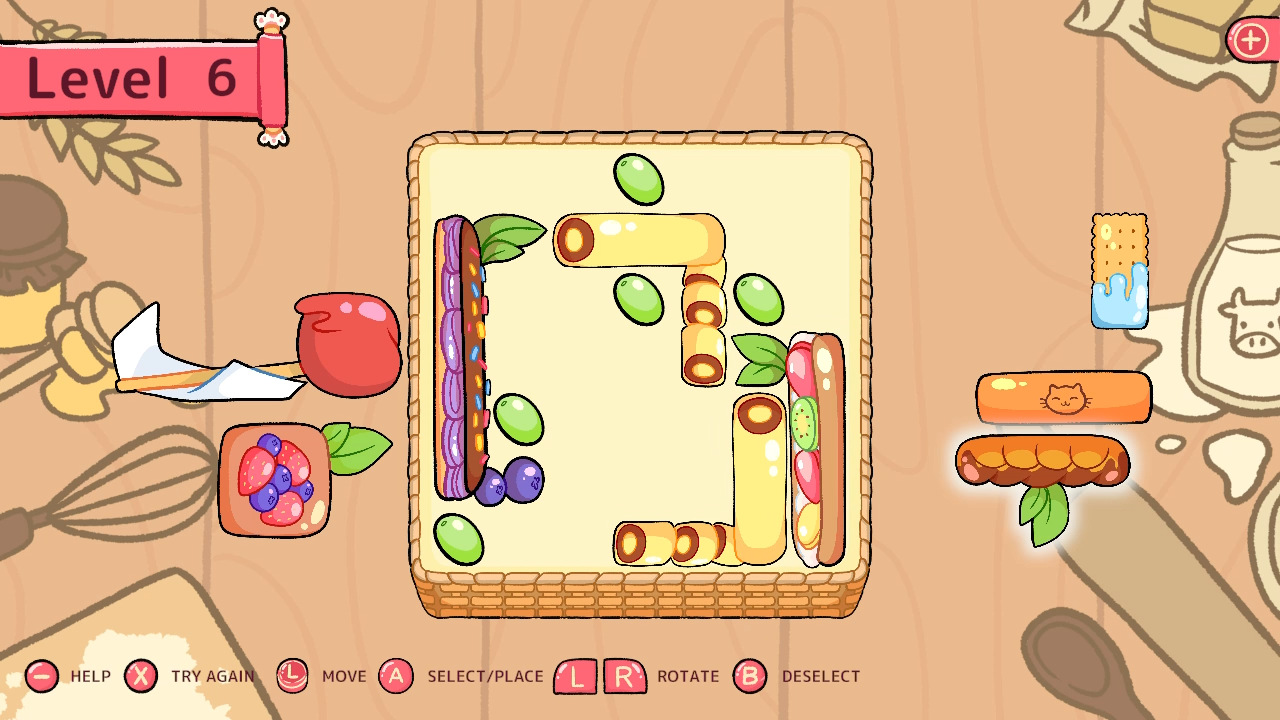Open the cat-face bread loaf piece

(x=1063, y=398)
